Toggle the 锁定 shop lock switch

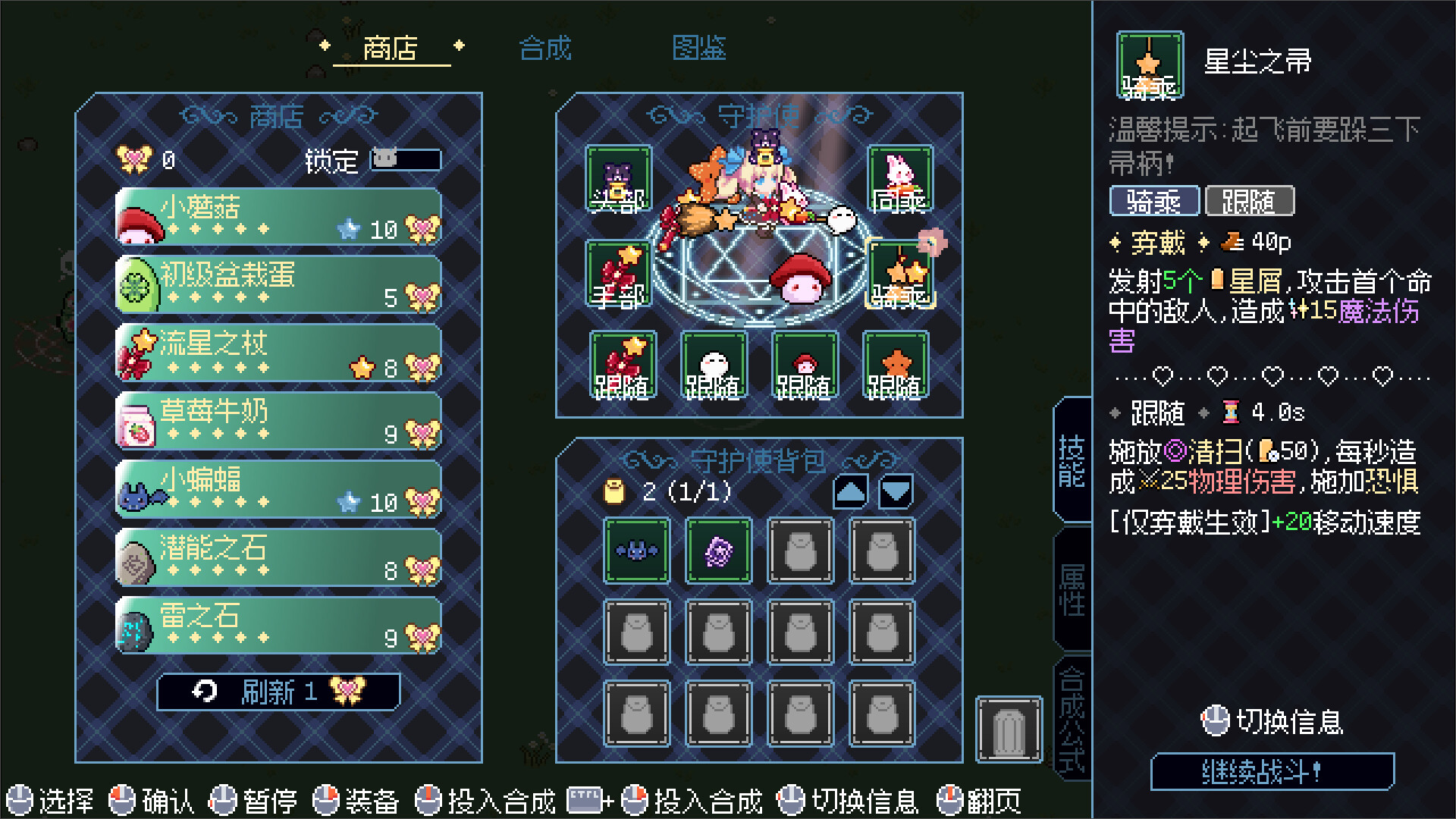click(x=405, y=160)
